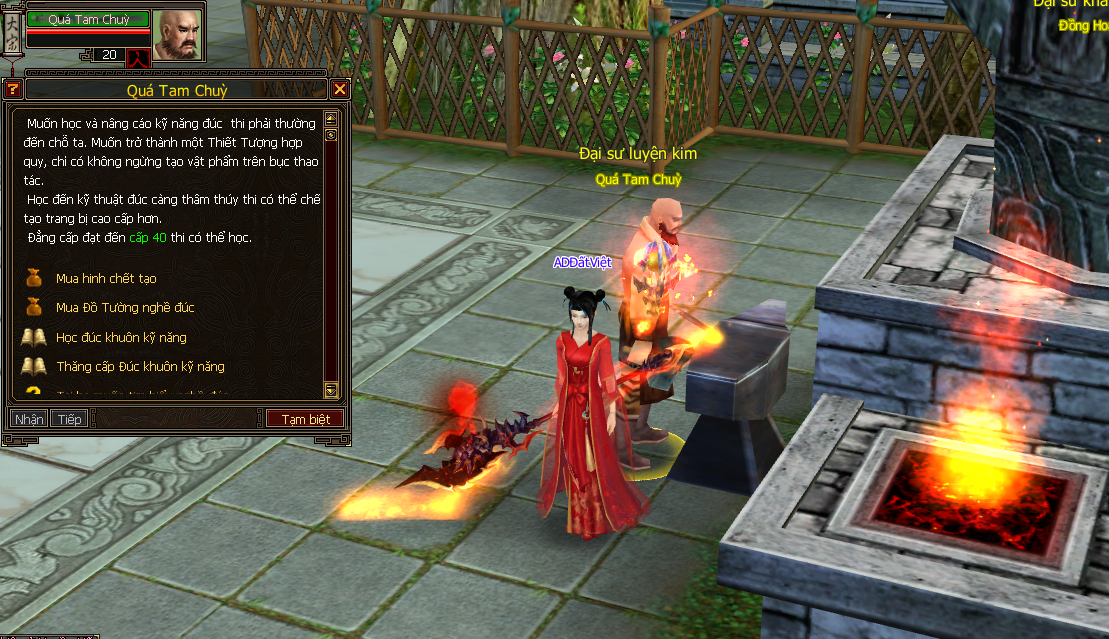This screenshot has width=1109, height=639.
Task: Select "Mua Đồ Tường nghề đúc" option
Action: [x=125, y=308]
